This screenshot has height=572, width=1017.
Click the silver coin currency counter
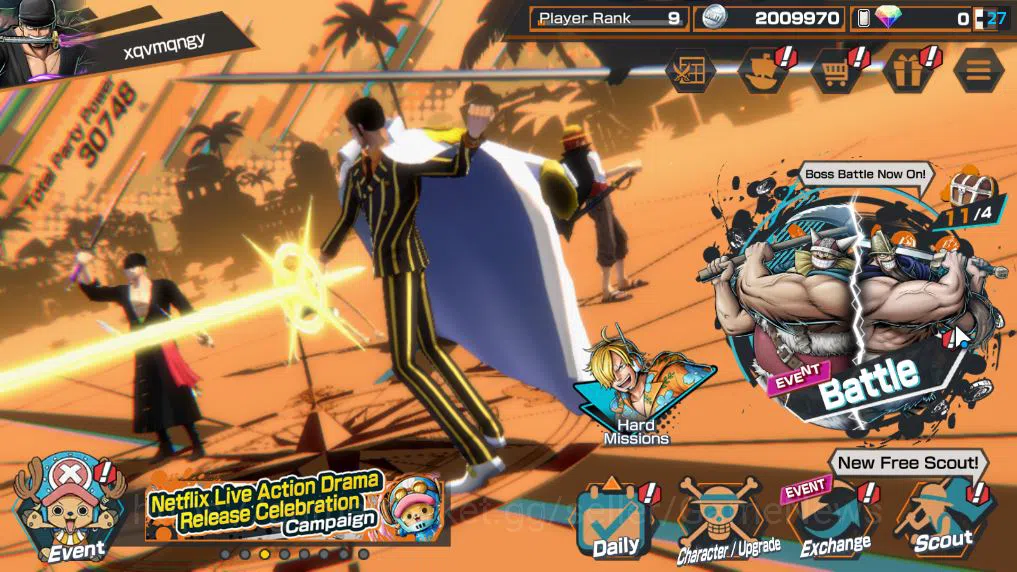pos(770,18)
